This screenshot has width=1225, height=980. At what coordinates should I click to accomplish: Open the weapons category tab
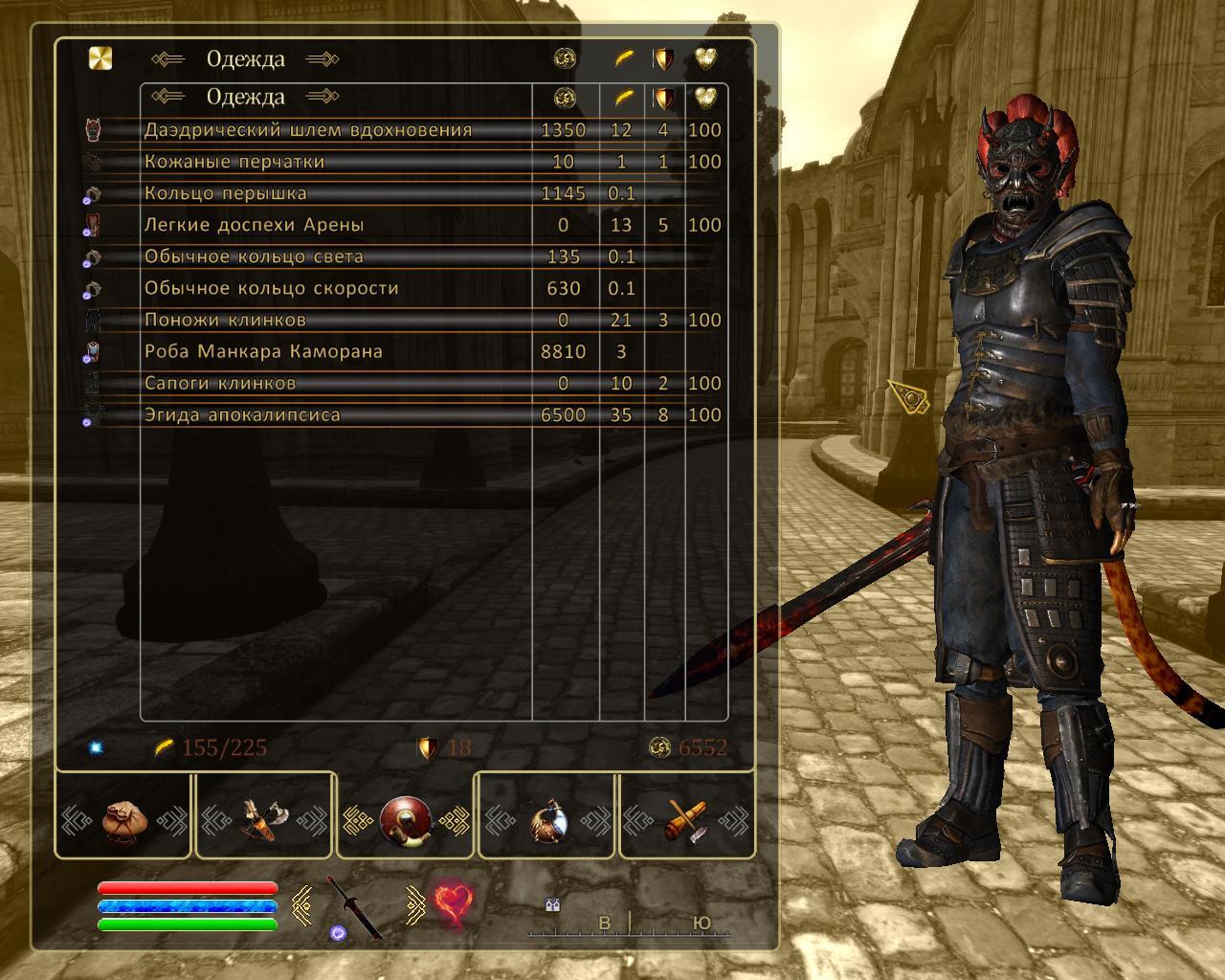263,823
